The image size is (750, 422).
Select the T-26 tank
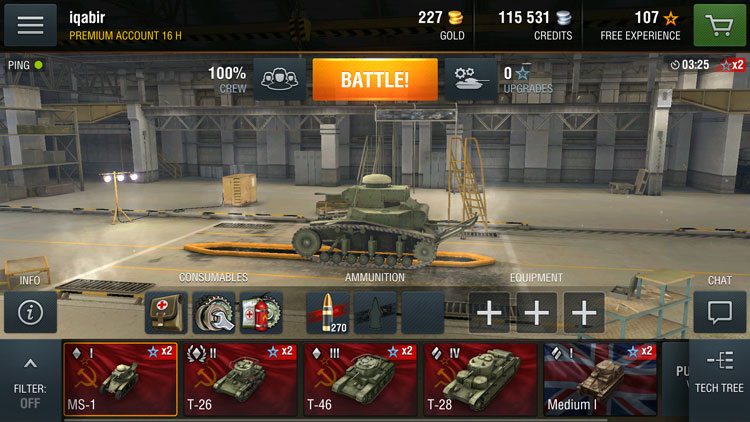pos(240,379)
